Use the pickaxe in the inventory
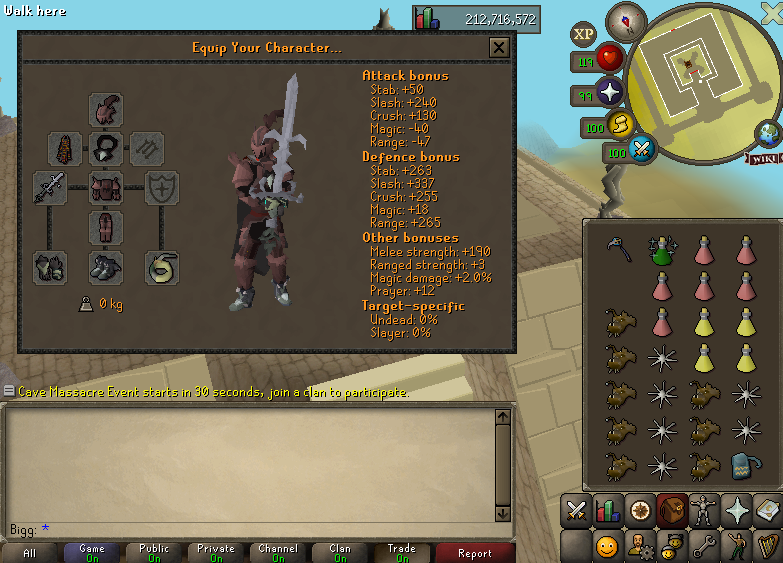This screenshot has height=563, width=783. 618,247
